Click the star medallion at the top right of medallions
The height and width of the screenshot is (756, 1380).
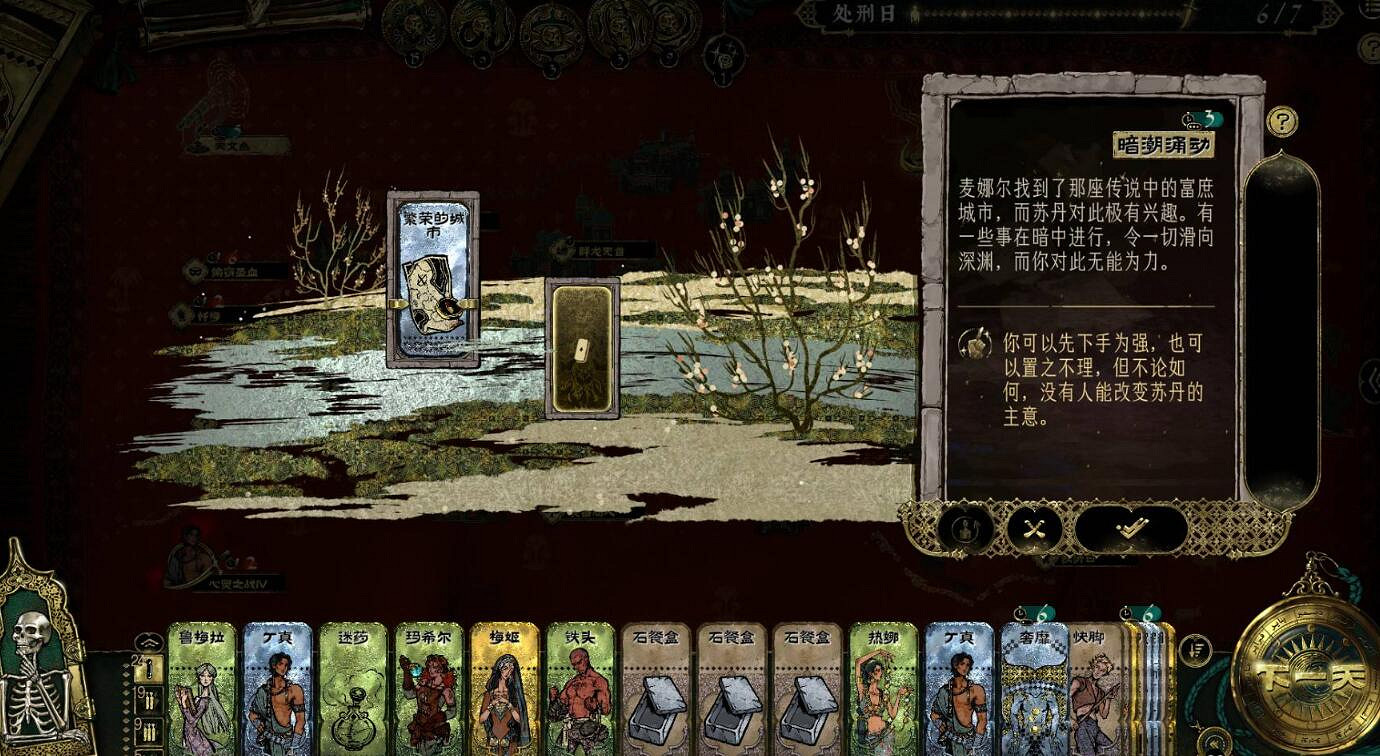click(x=722, y=55)
